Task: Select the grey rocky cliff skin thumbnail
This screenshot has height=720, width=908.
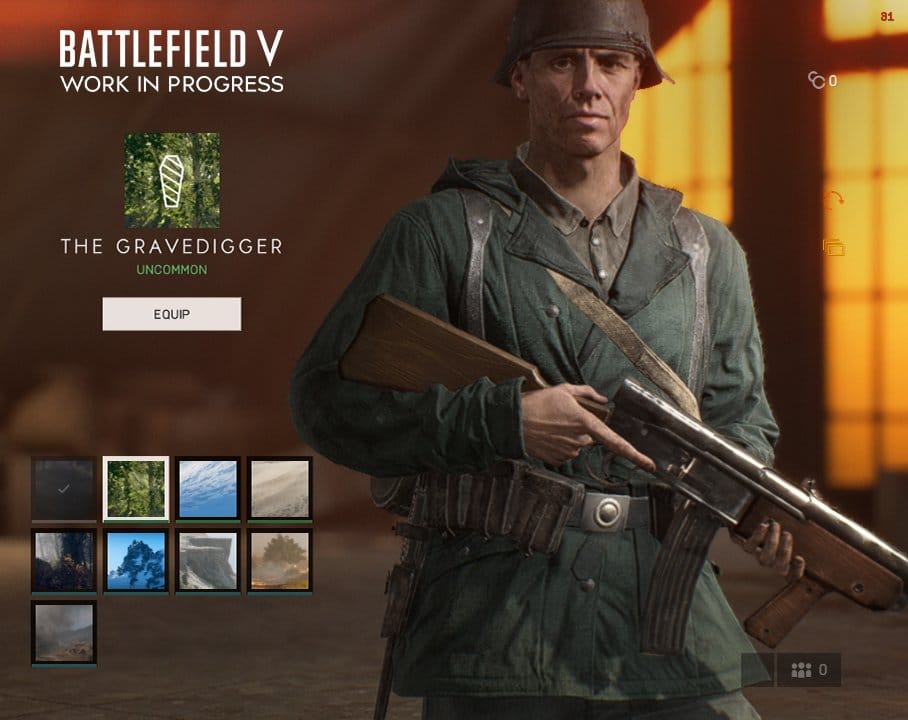Action: click(208, 561)
